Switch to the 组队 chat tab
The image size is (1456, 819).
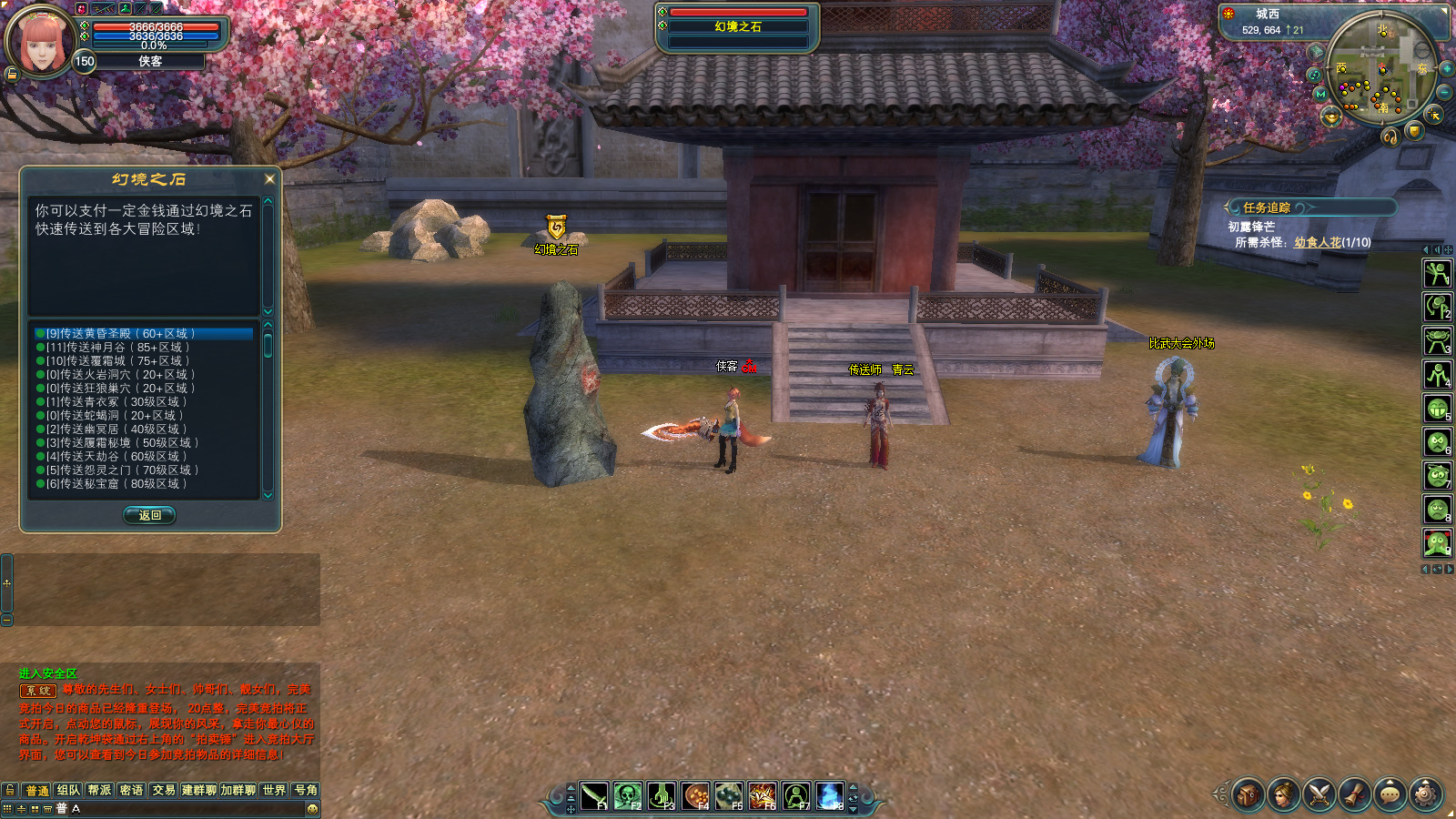68,790
